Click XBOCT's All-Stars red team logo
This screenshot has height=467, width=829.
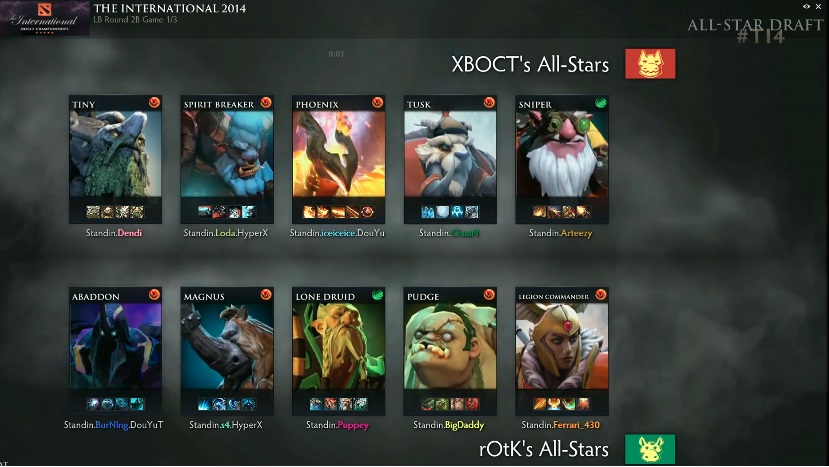(x=650, y=65)
